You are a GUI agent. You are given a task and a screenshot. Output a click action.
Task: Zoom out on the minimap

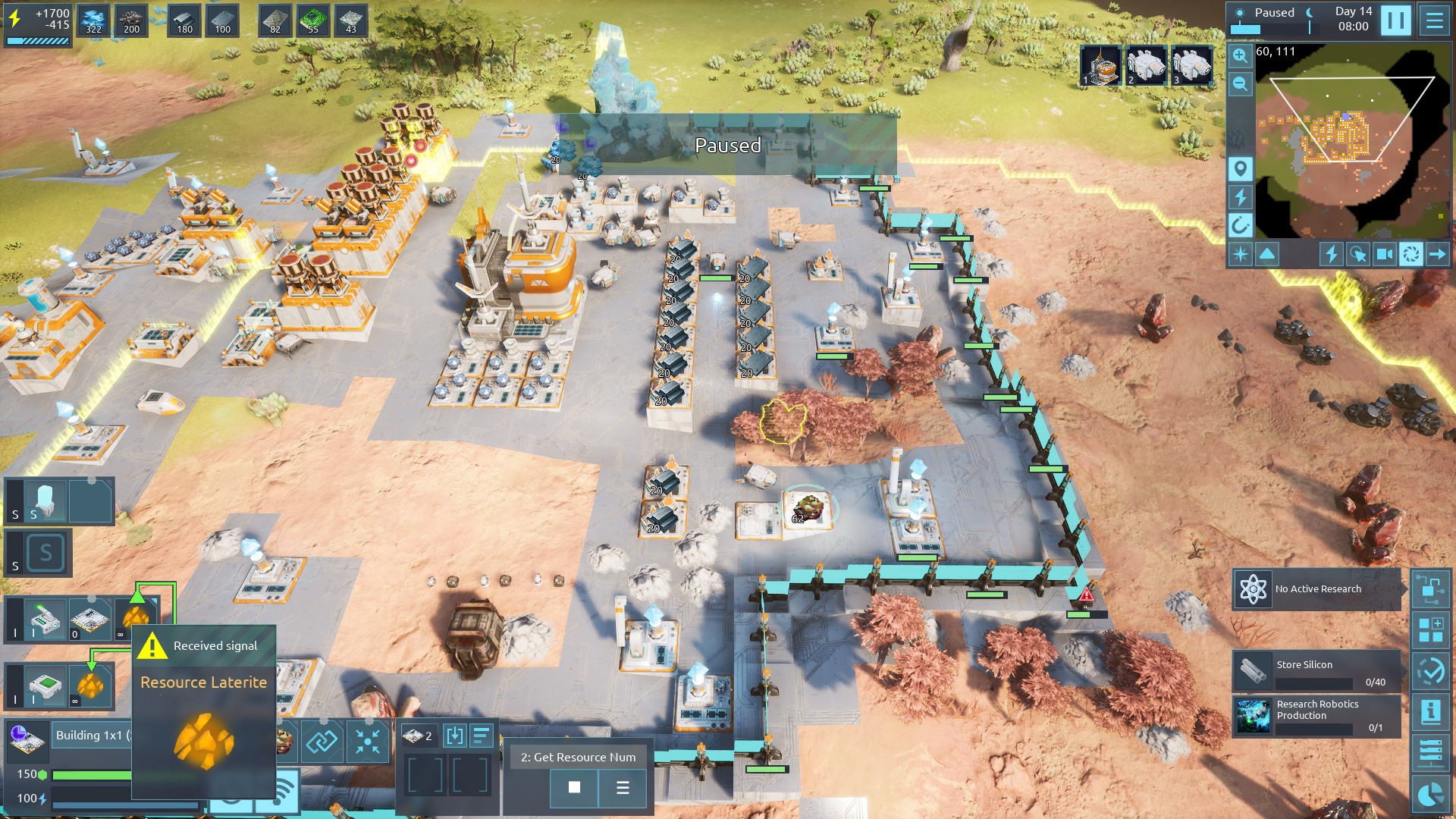point(1240,83)
